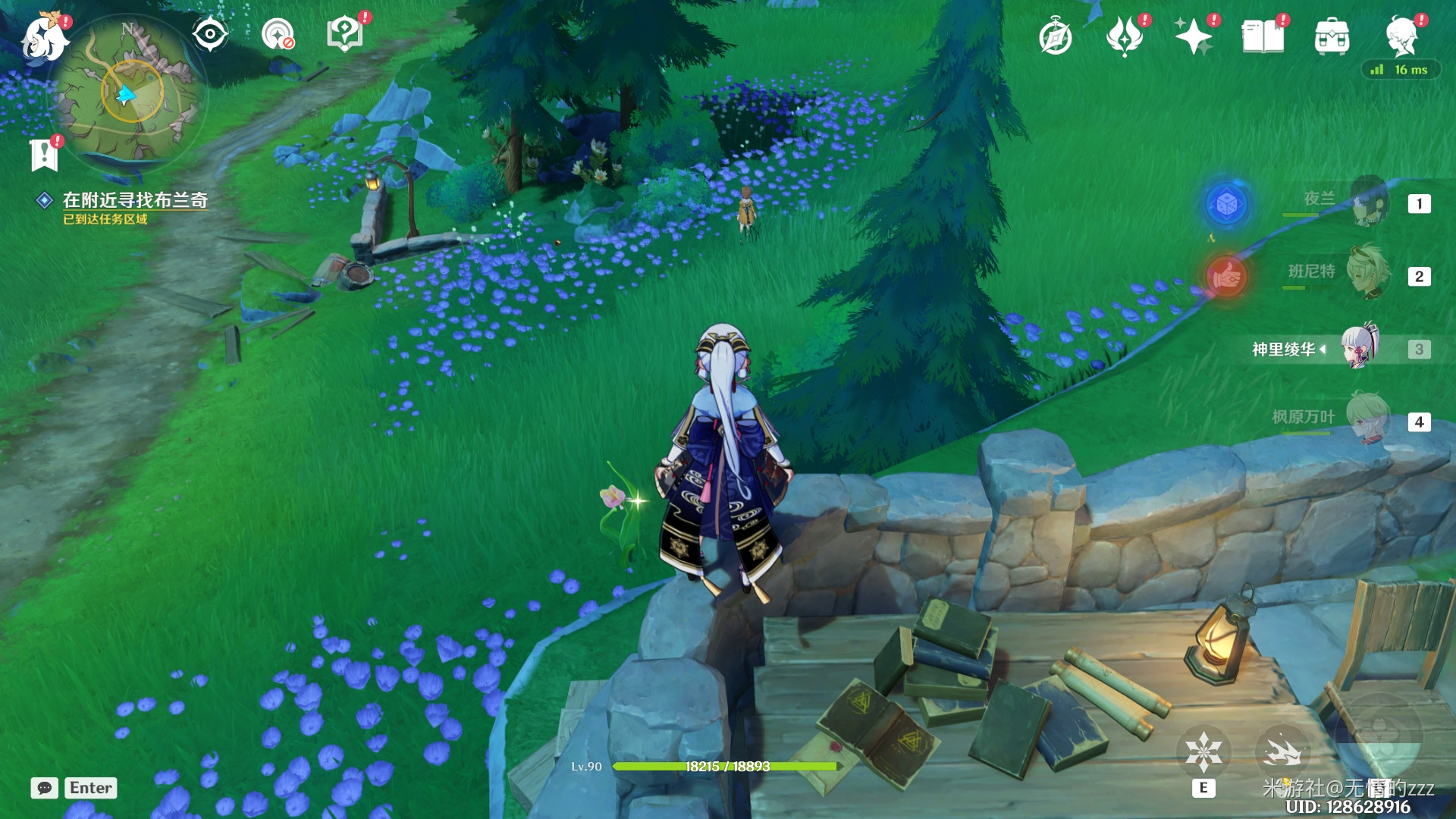Image resolution: width=1456 pixels, height=819 pixels.
Task: Select the tracked quest 在附近寻找布兰奇
Action: pos(134,200)
